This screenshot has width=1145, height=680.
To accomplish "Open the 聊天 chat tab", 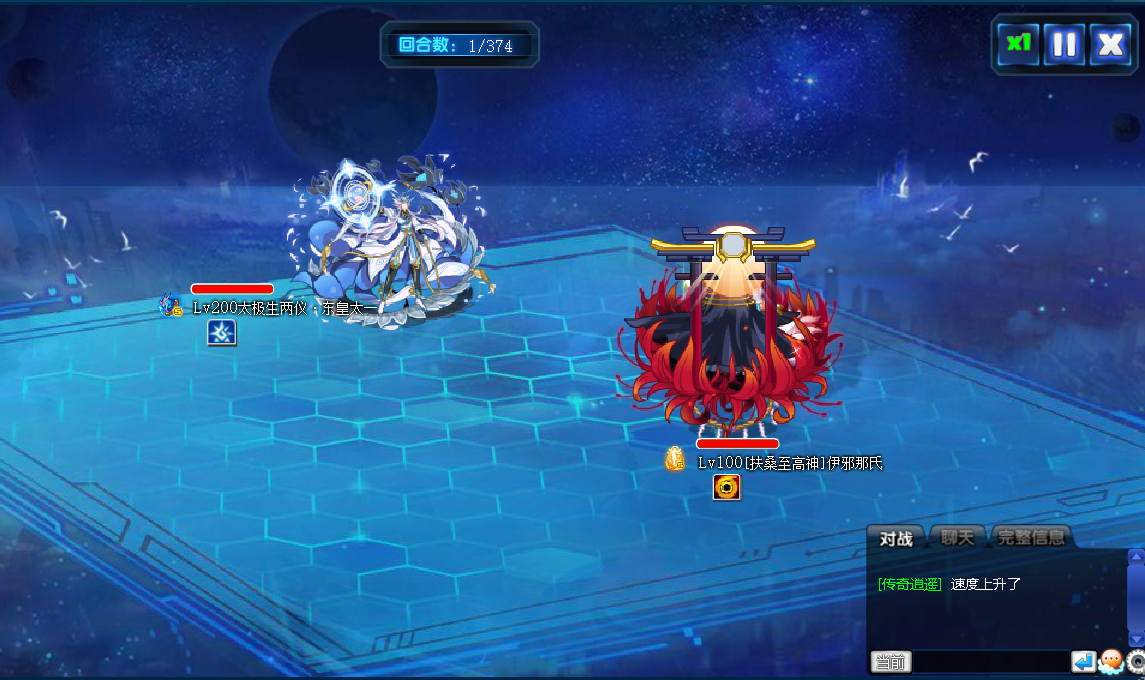I will pos(957,538).
